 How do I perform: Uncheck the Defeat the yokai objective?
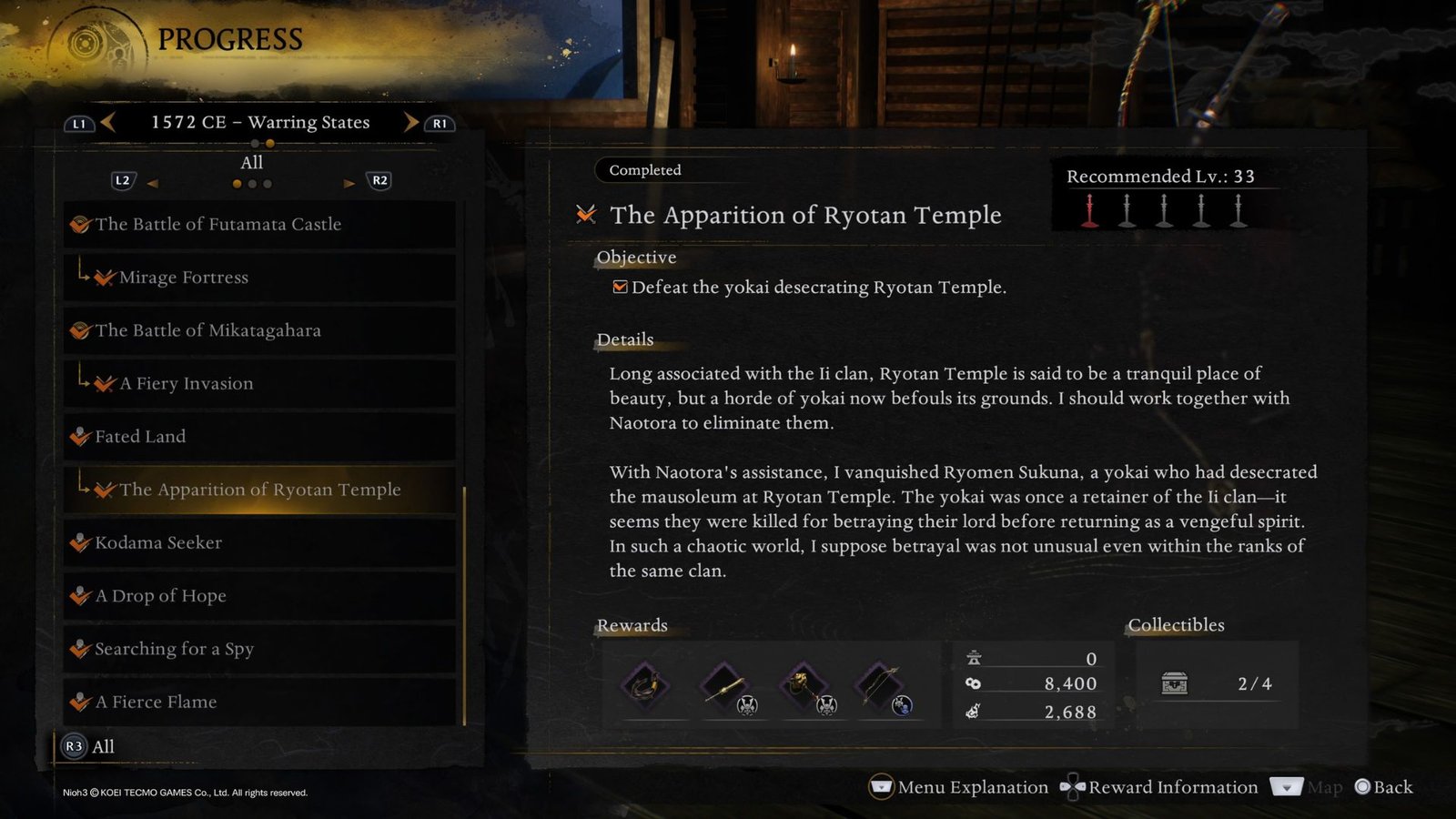[621, 286]
